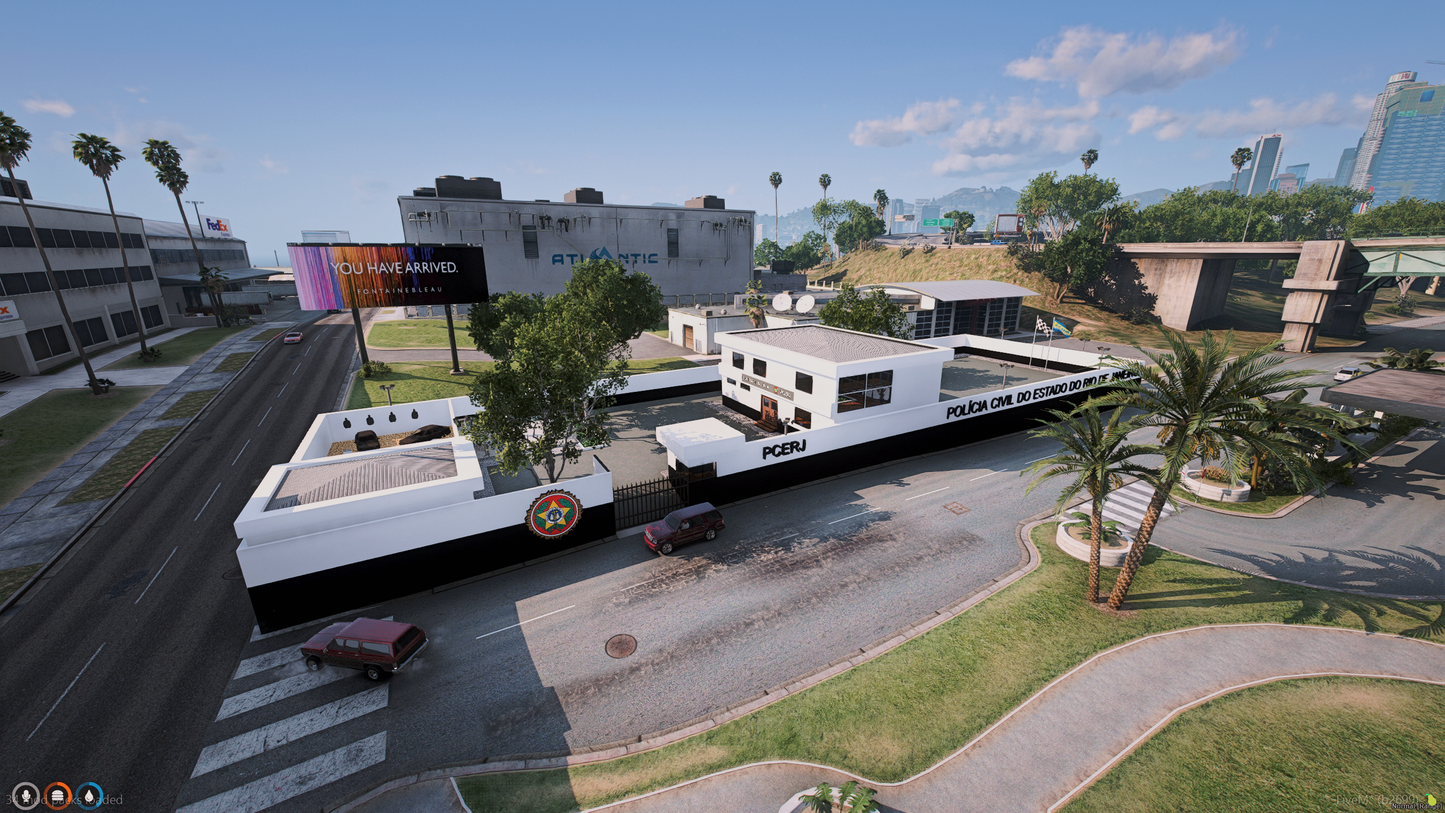This screenshot has width=1445, height=813.
Task: Click the water drop thirst icon
Action: click(x=89, y=796)
